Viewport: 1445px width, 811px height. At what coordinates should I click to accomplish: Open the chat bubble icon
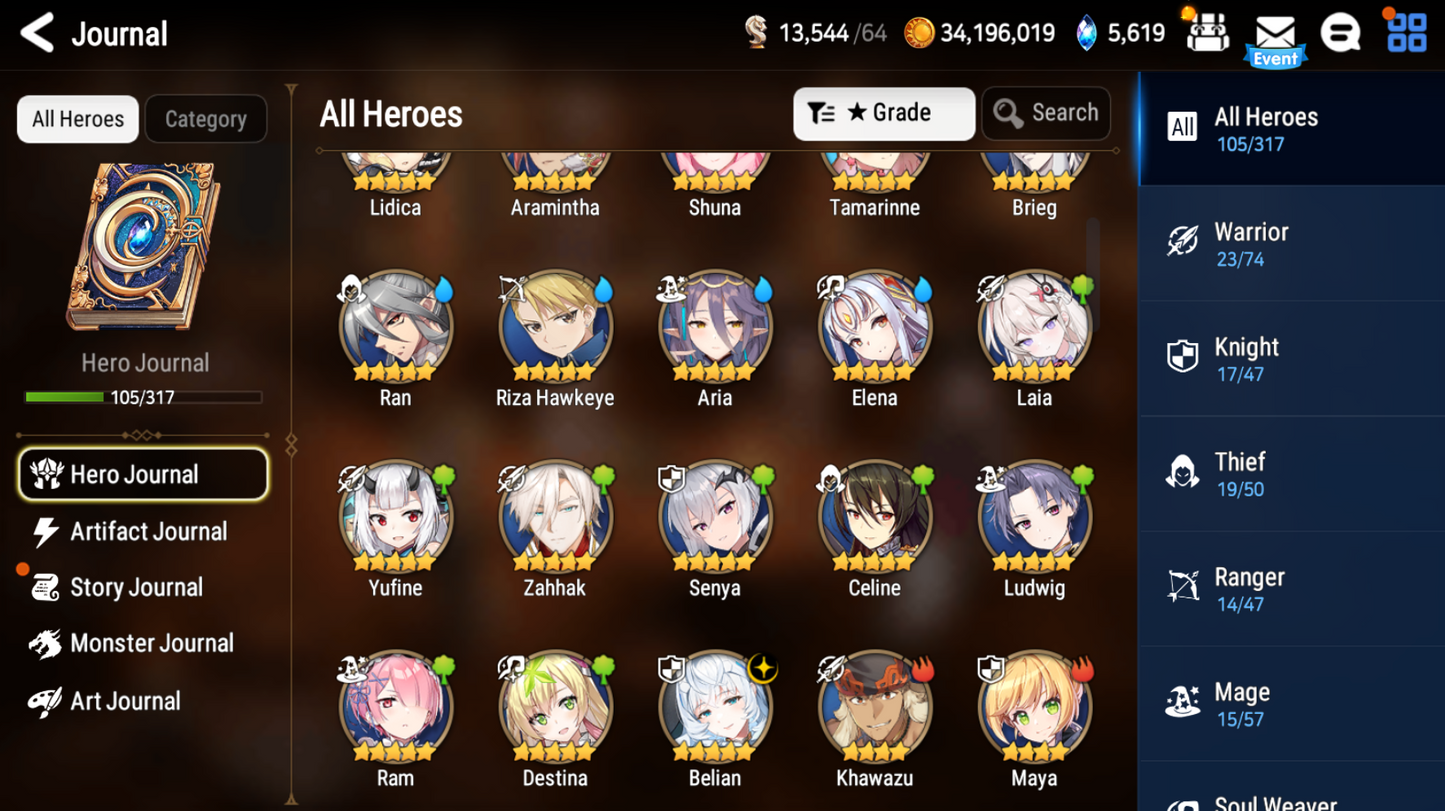[x=1341, y=32]
